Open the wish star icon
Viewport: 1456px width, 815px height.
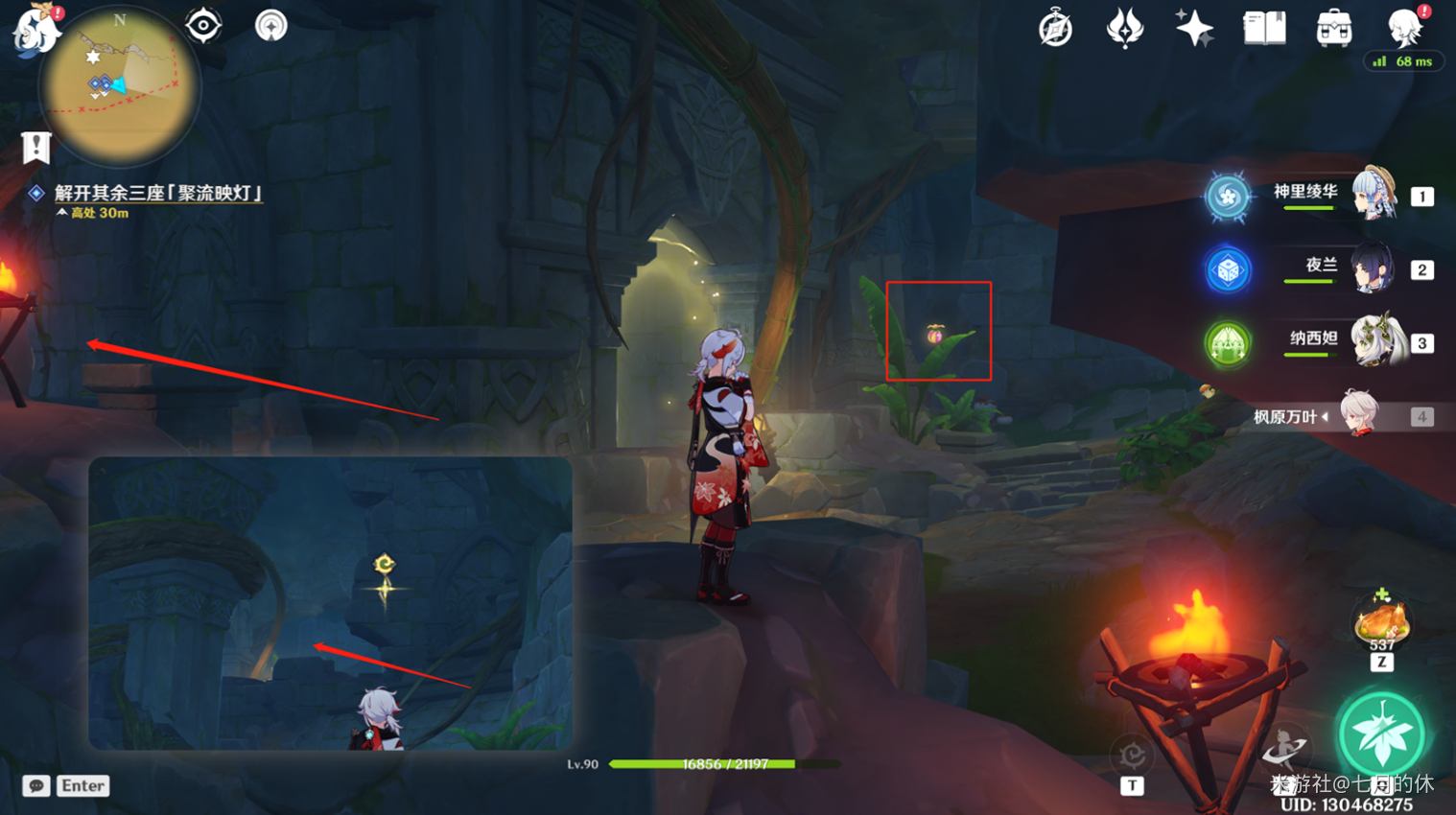[x=1194, y=29]
